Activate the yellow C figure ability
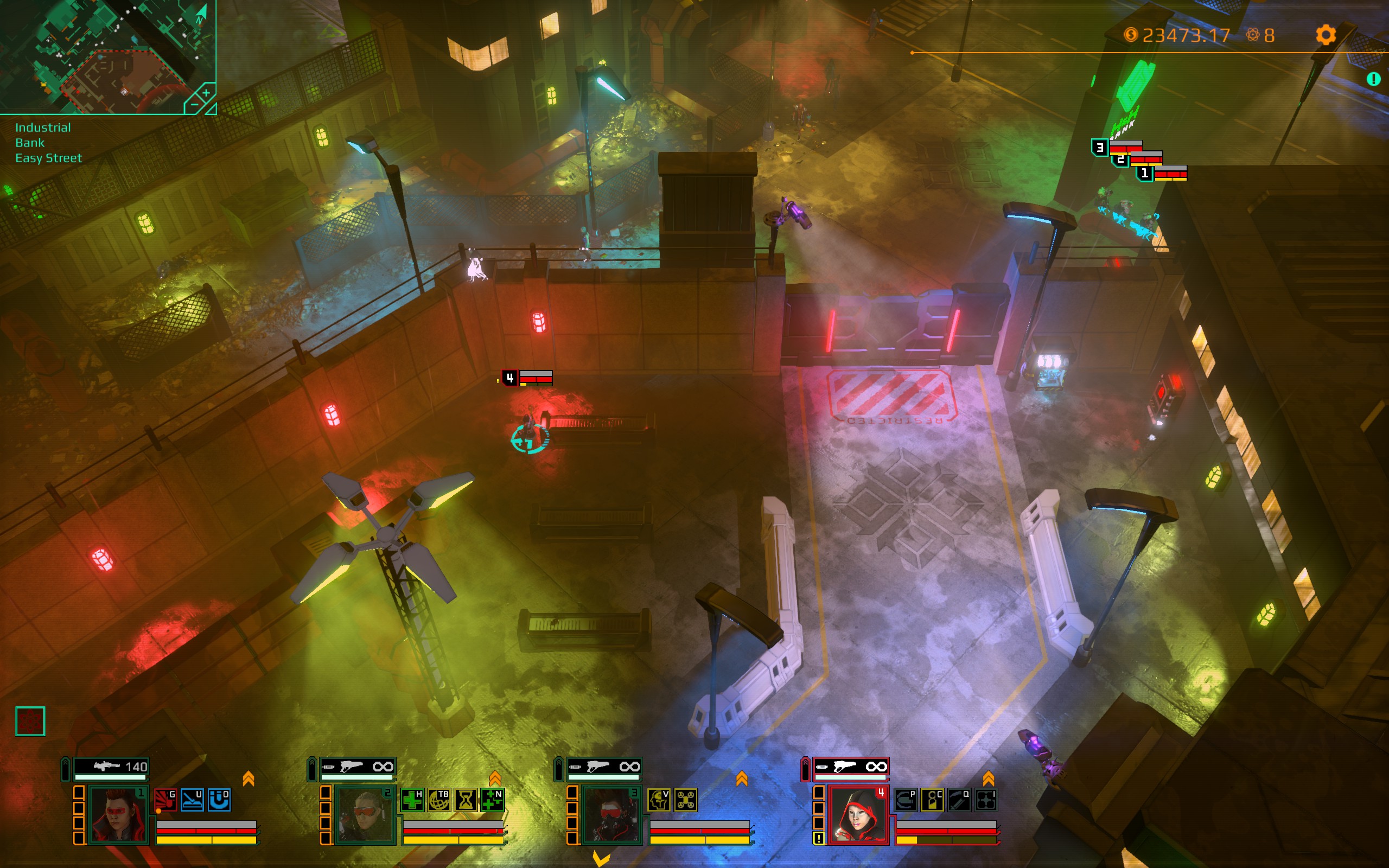1389x868 pixels. 932,800
